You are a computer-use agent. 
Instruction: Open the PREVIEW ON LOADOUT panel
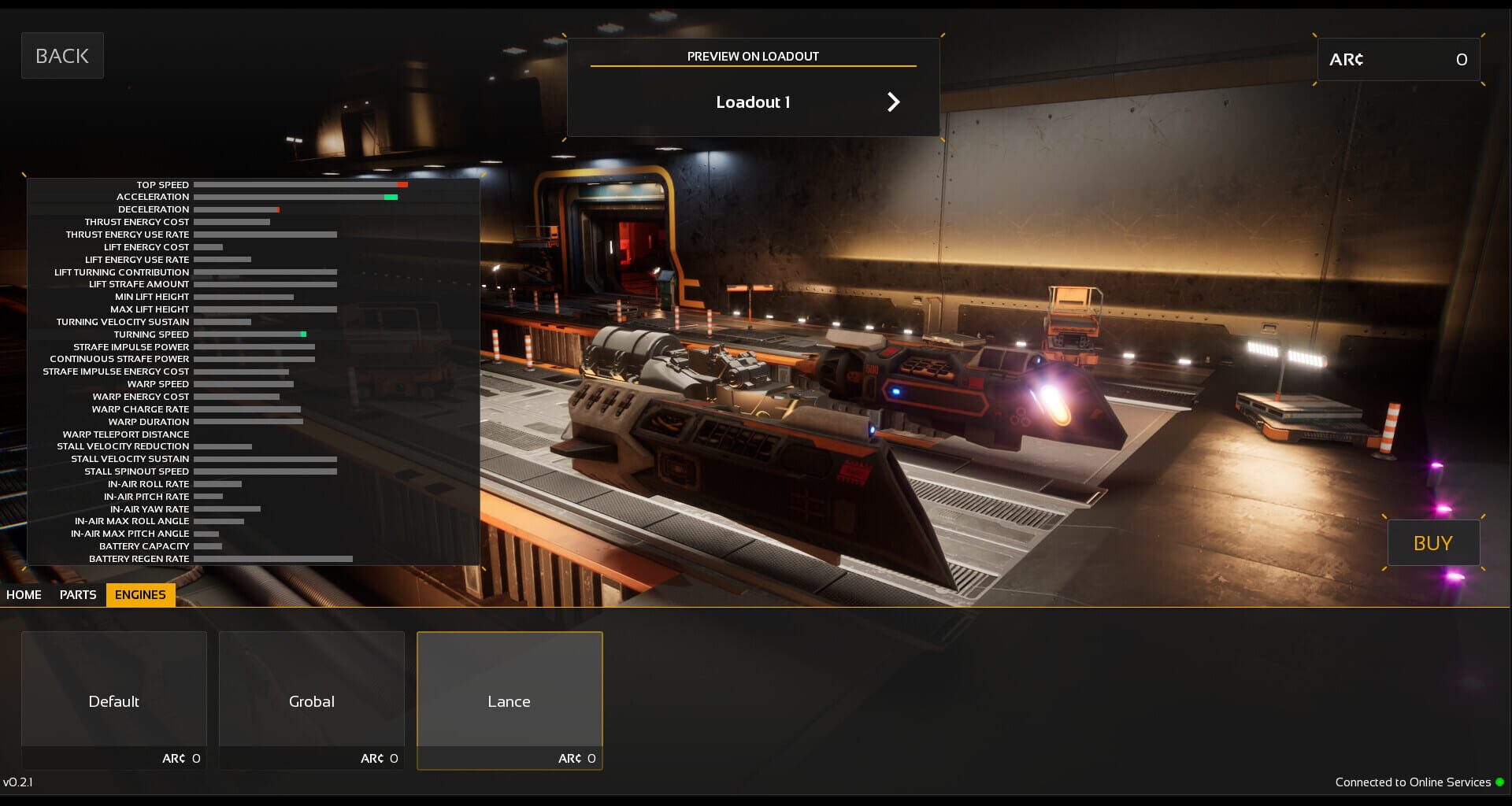(752, 56)
